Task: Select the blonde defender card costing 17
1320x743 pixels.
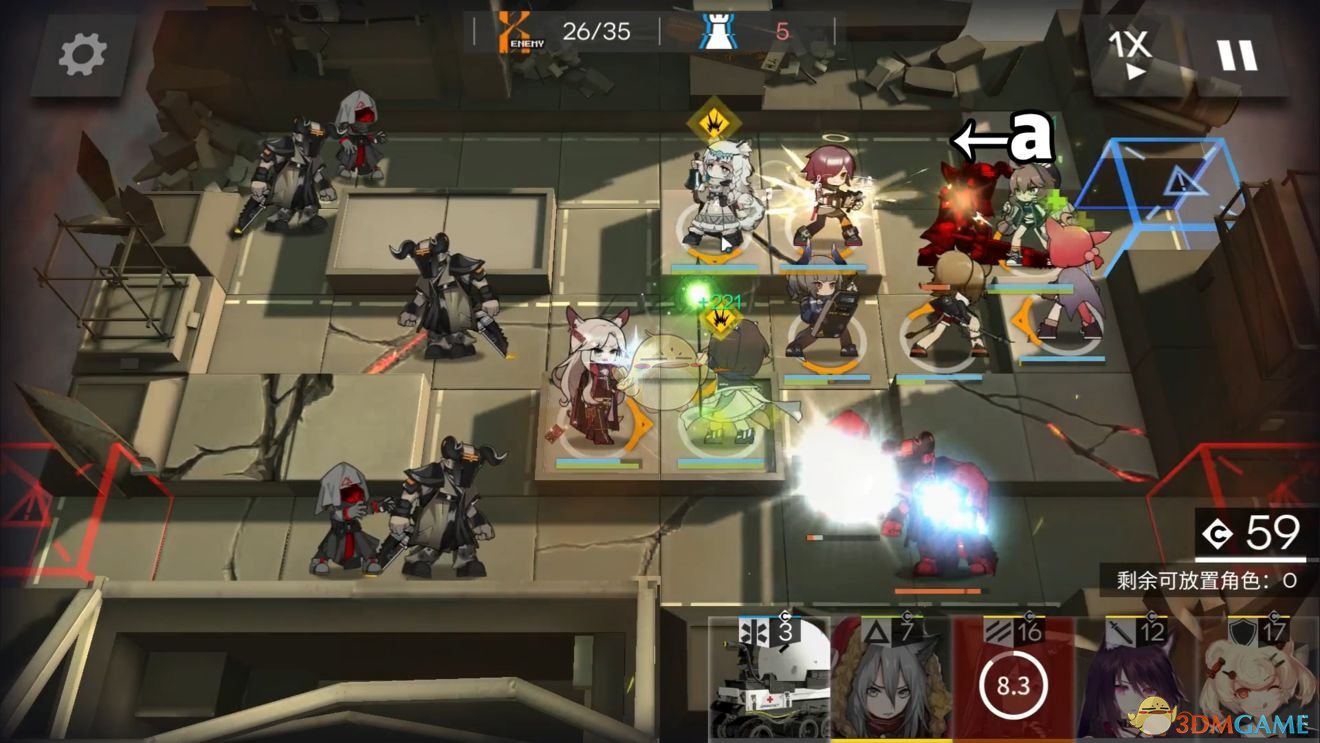Action: pos(1258,680)
